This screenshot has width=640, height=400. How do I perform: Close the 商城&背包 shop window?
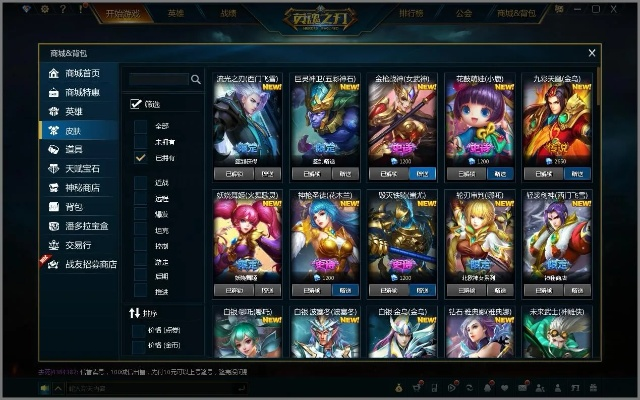tap(592, 53)
